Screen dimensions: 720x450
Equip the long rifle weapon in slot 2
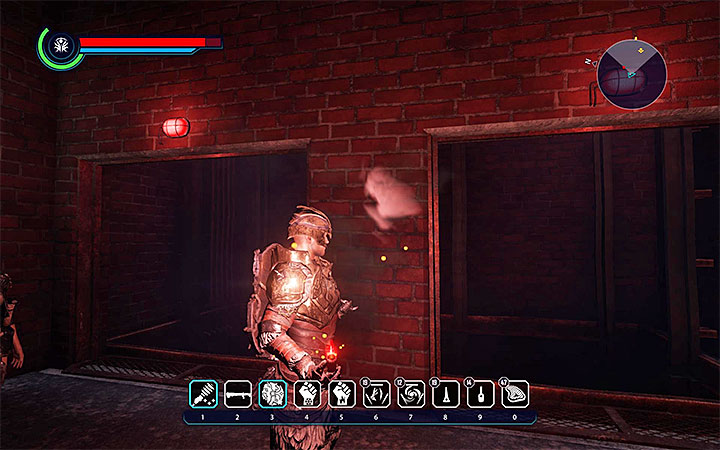click(x=238, y=393)
